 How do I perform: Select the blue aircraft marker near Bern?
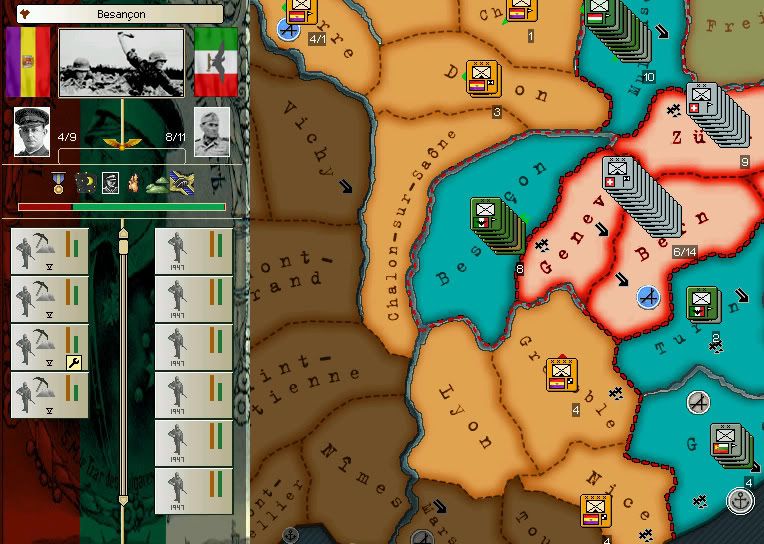(x=649, y=296)
